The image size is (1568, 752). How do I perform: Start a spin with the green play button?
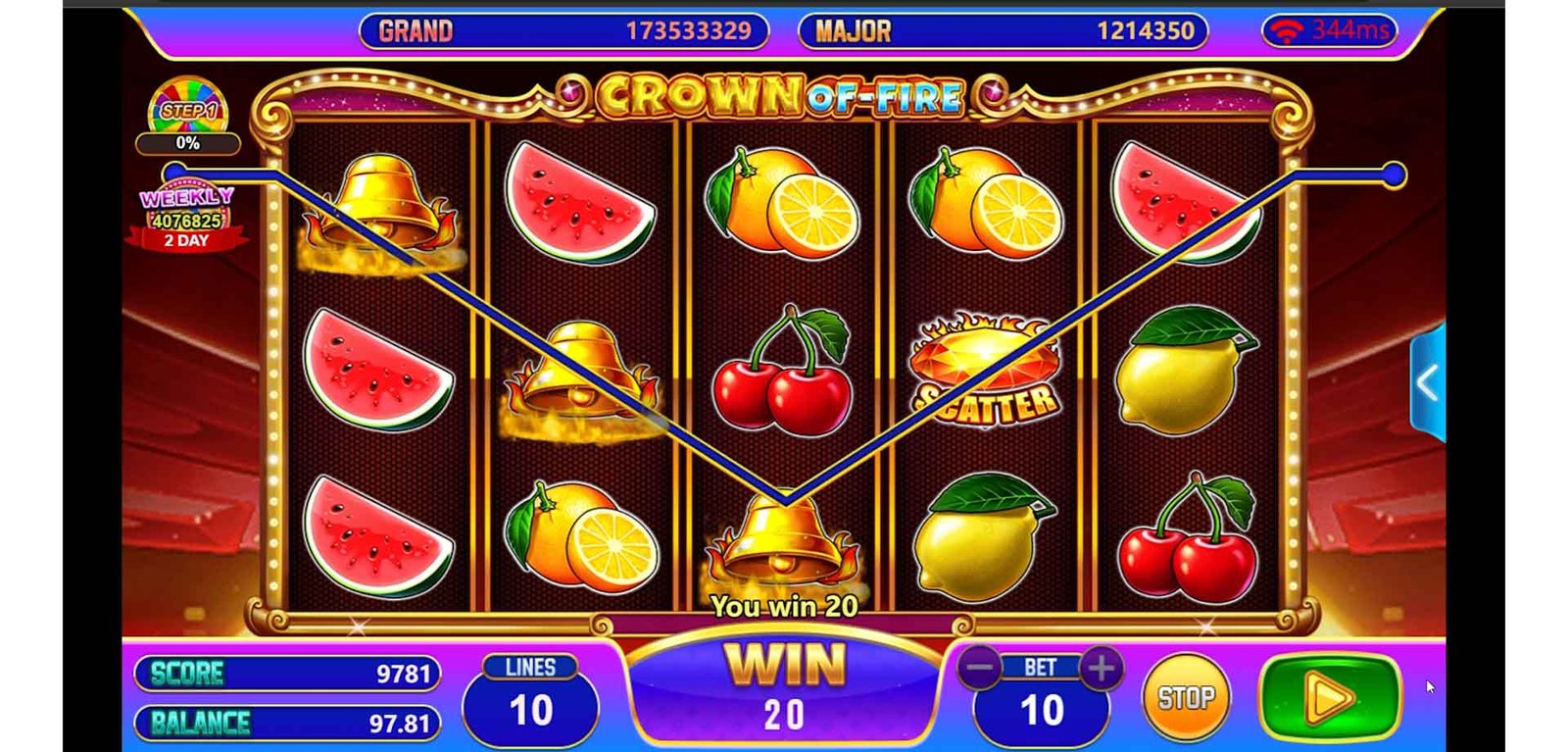click(1330, 697)
